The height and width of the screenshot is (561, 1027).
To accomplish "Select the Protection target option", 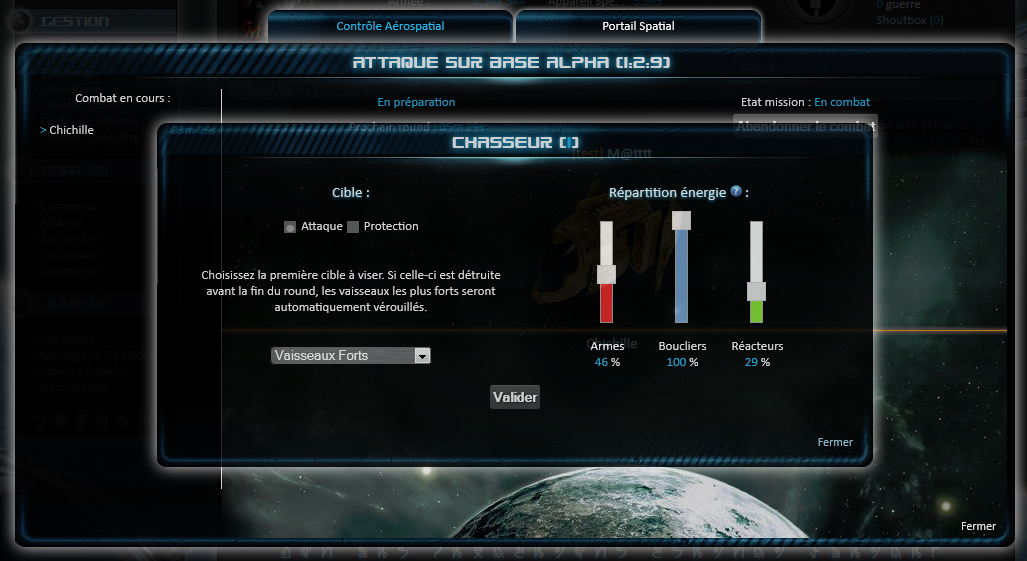I will tap(353, 227).
